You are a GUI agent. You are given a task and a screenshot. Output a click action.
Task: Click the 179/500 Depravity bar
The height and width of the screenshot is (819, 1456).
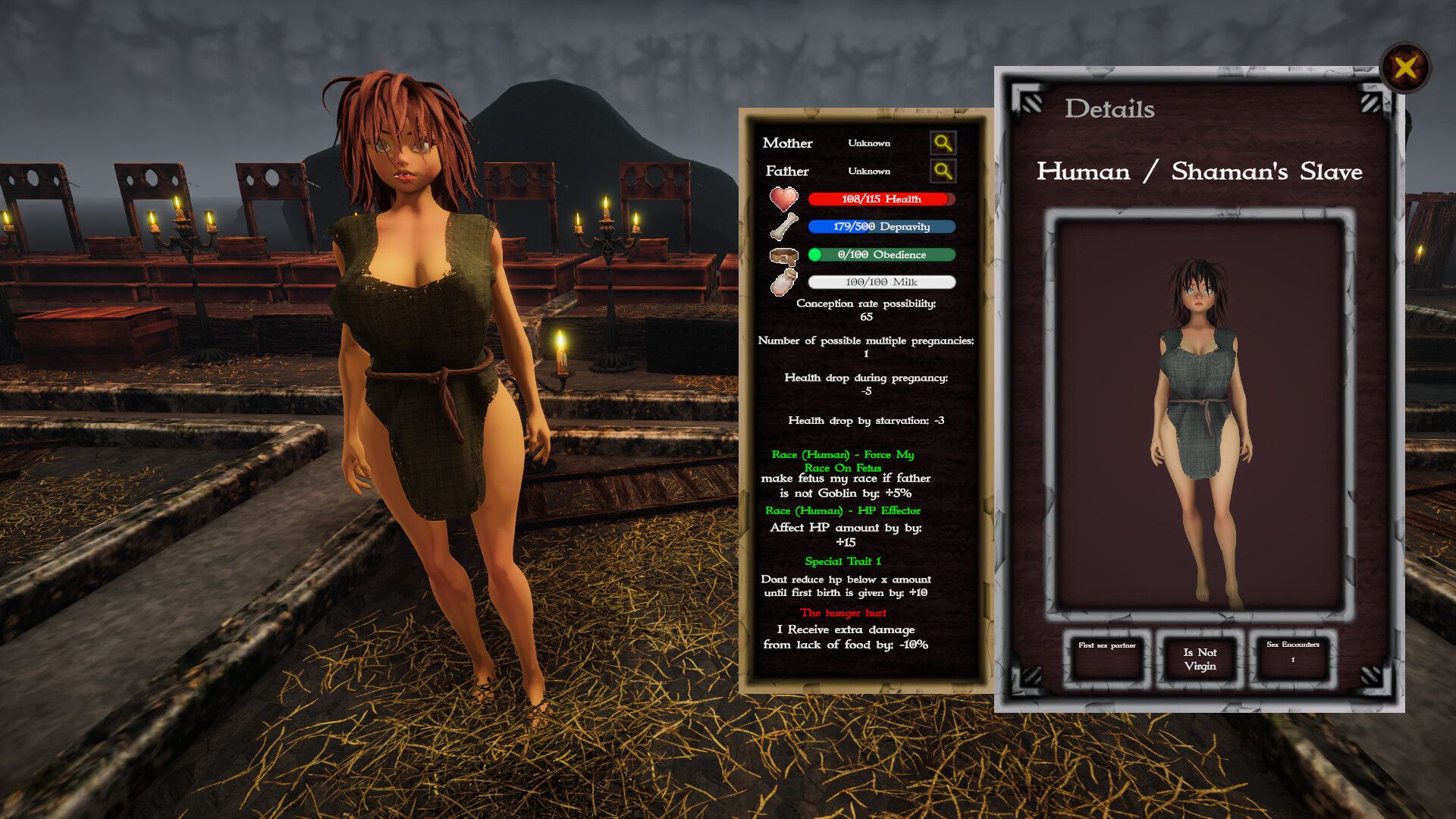click(882, 227)
